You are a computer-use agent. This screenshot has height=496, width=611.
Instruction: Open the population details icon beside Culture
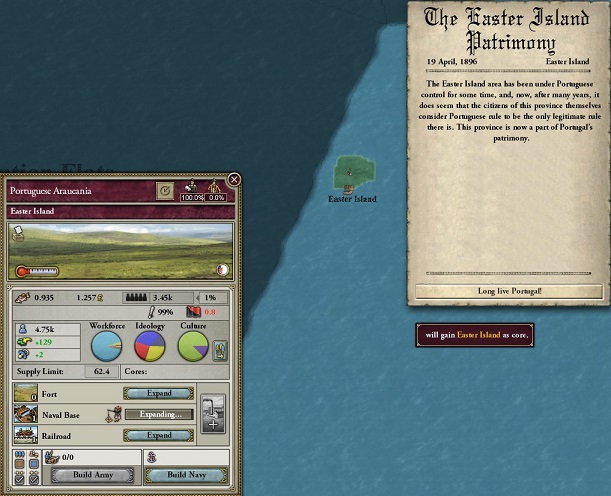tap(221, 350)
